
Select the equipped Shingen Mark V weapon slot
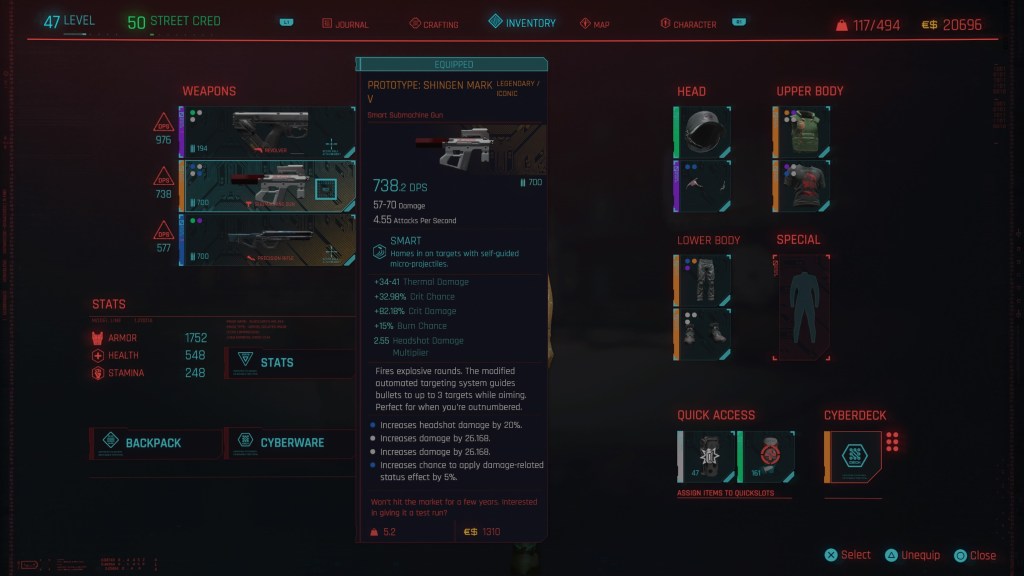pyautogui.click(x=267, y=185)
